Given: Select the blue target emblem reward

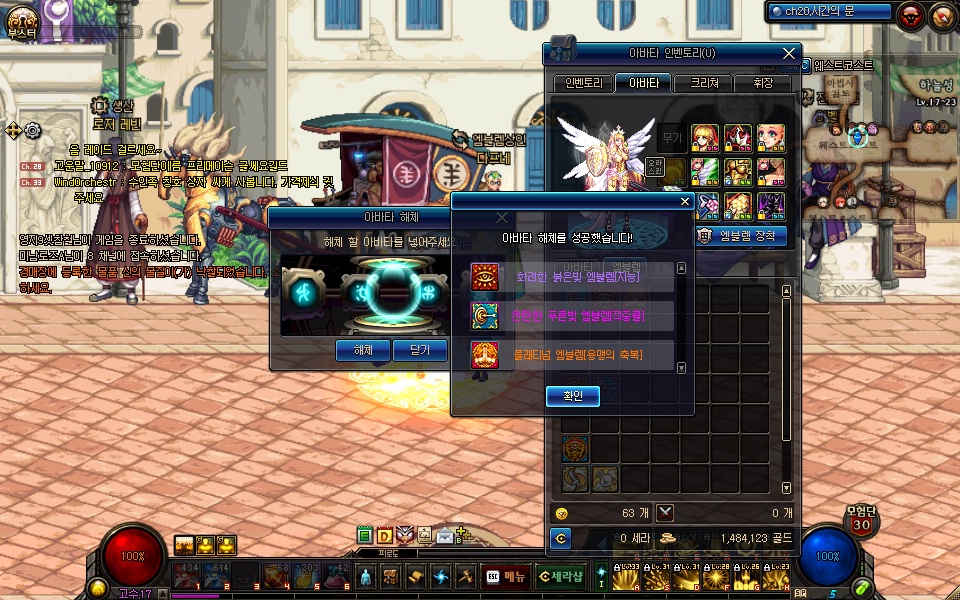Looking at the screenshot, I should pos(485,316).
